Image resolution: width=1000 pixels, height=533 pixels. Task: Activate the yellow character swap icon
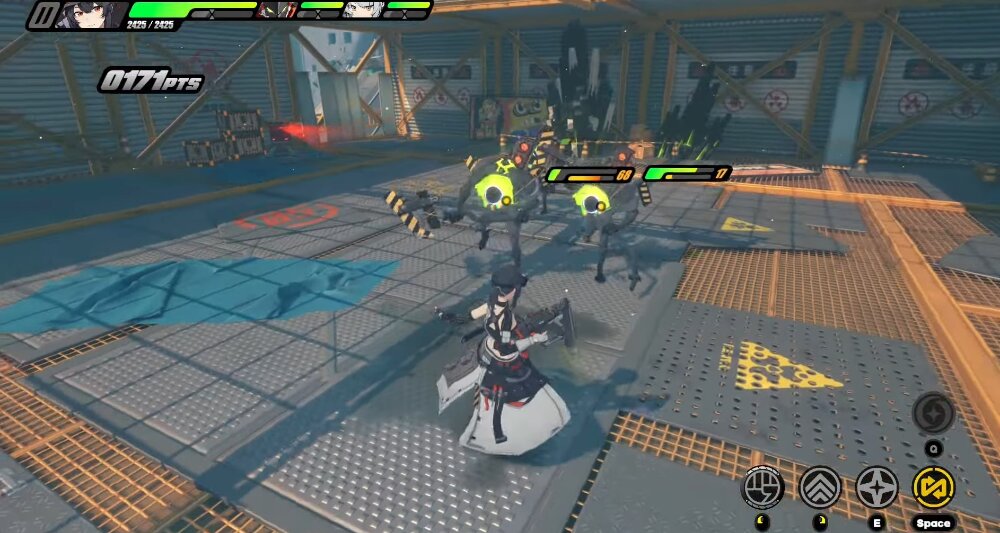[934, 487]
